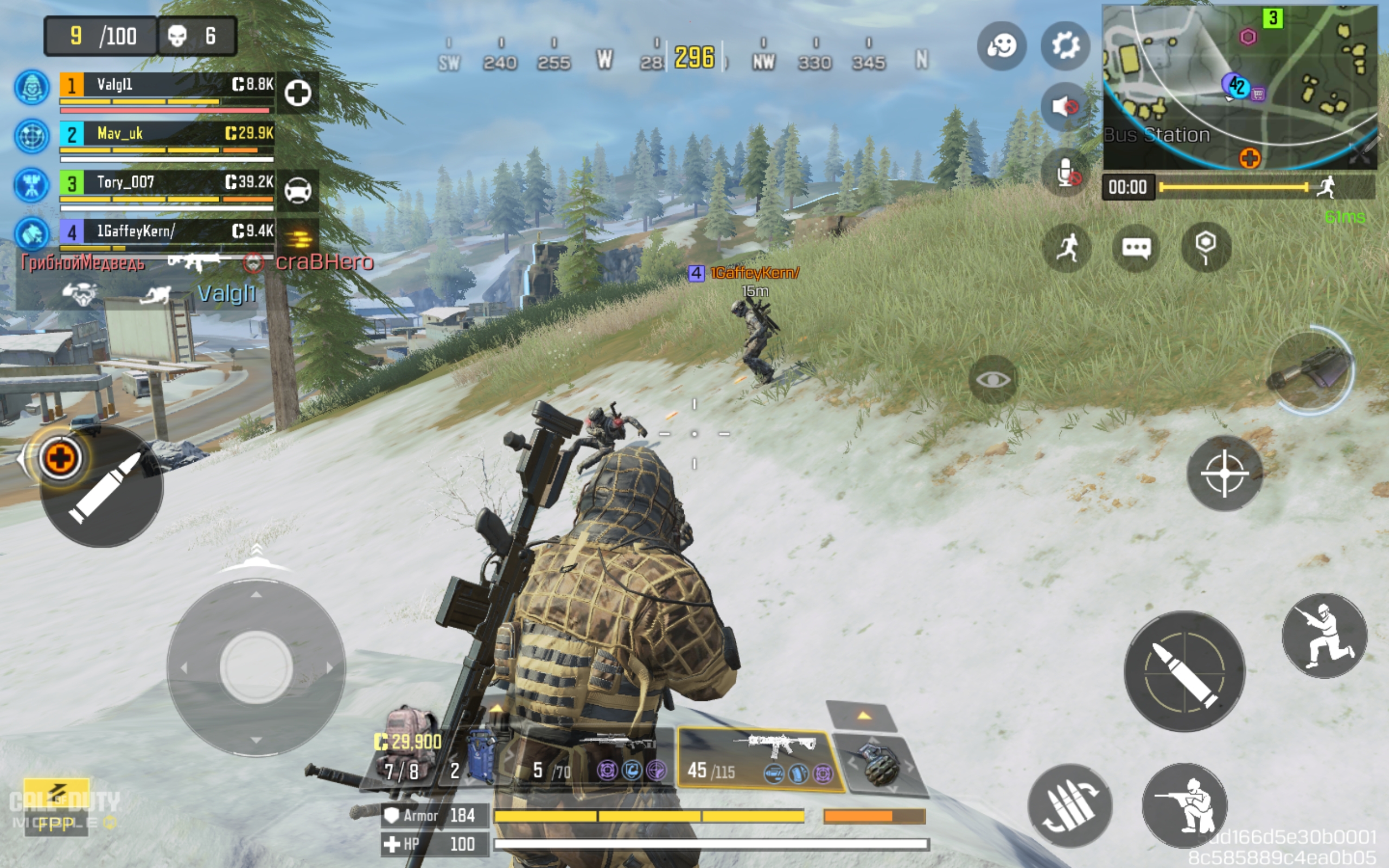Screen dimensions: 1389x868
Task: Place a map ping marker
Action: [1205, 248]
